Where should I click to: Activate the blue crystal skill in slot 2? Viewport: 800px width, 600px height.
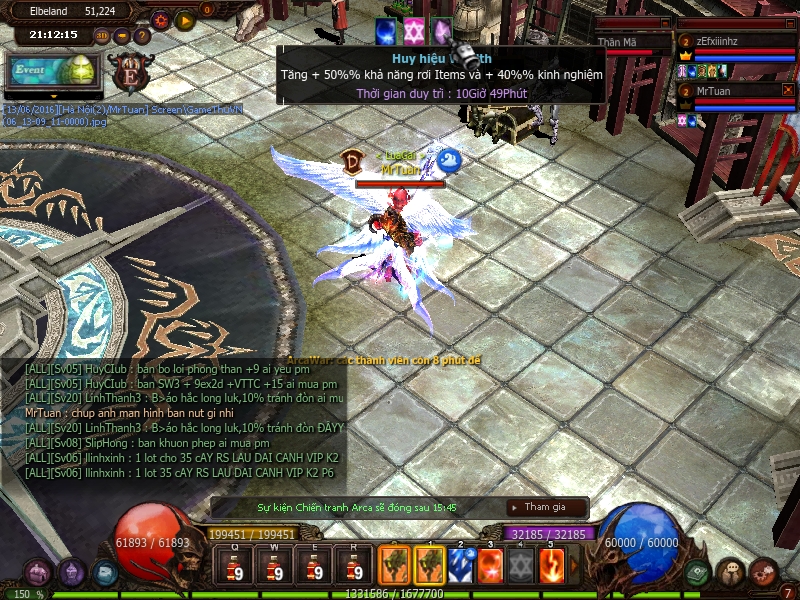461,565
